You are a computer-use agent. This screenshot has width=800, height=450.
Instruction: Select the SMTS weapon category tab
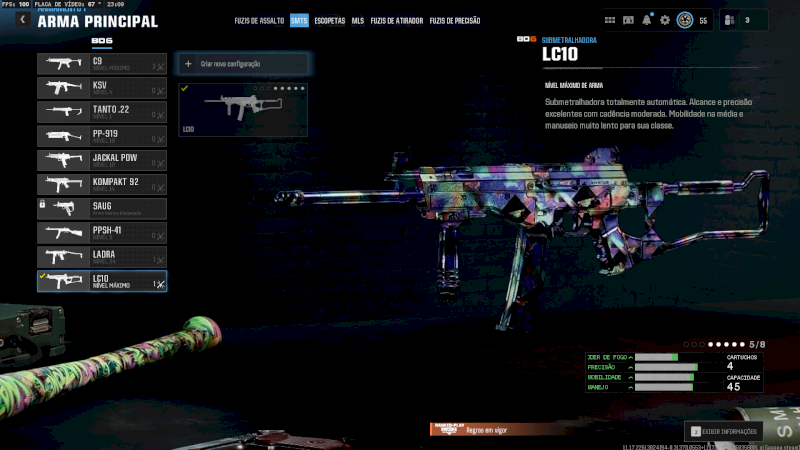299,20
